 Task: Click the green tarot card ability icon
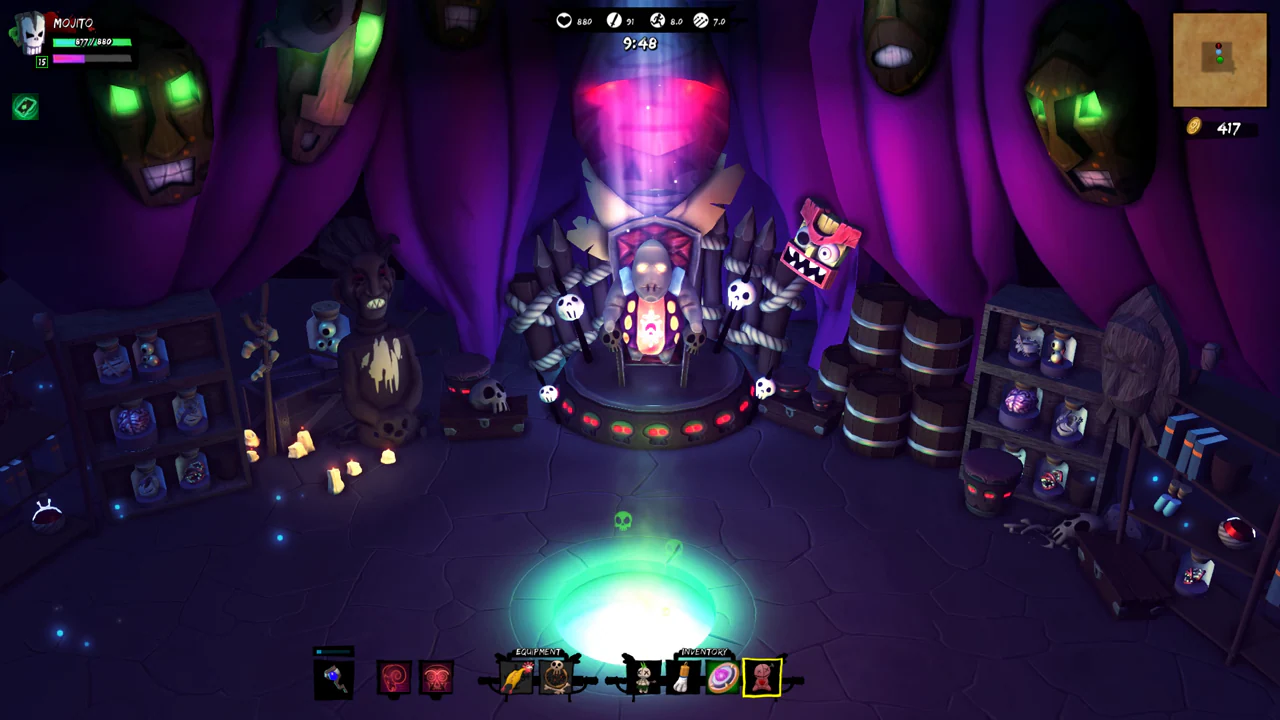[x=25, y=107]
